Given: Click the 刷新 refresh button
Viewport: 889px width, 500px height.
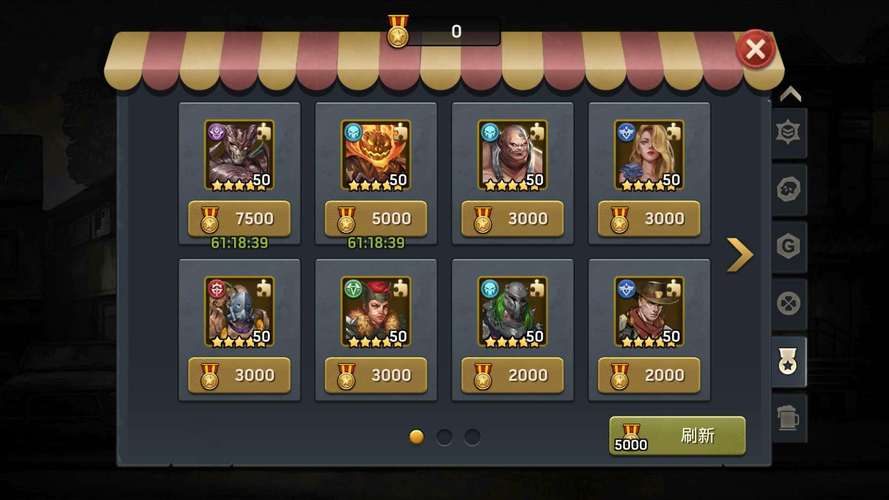Looking at the screenshot, I should [677, 436].
